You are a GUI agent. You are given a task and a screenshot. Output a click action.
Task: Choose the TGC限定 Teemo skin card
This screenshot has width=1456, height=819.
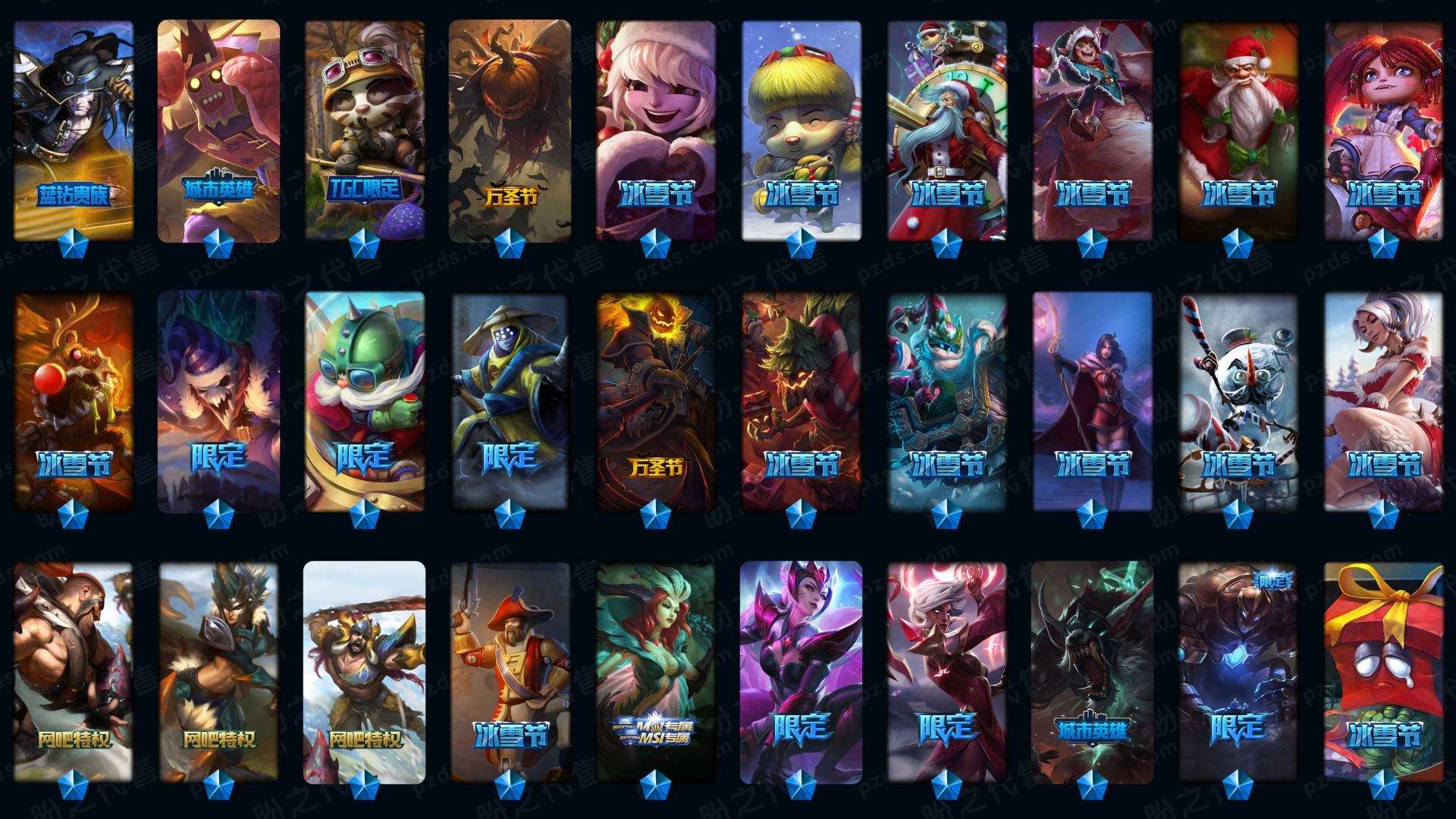point(365,130)
